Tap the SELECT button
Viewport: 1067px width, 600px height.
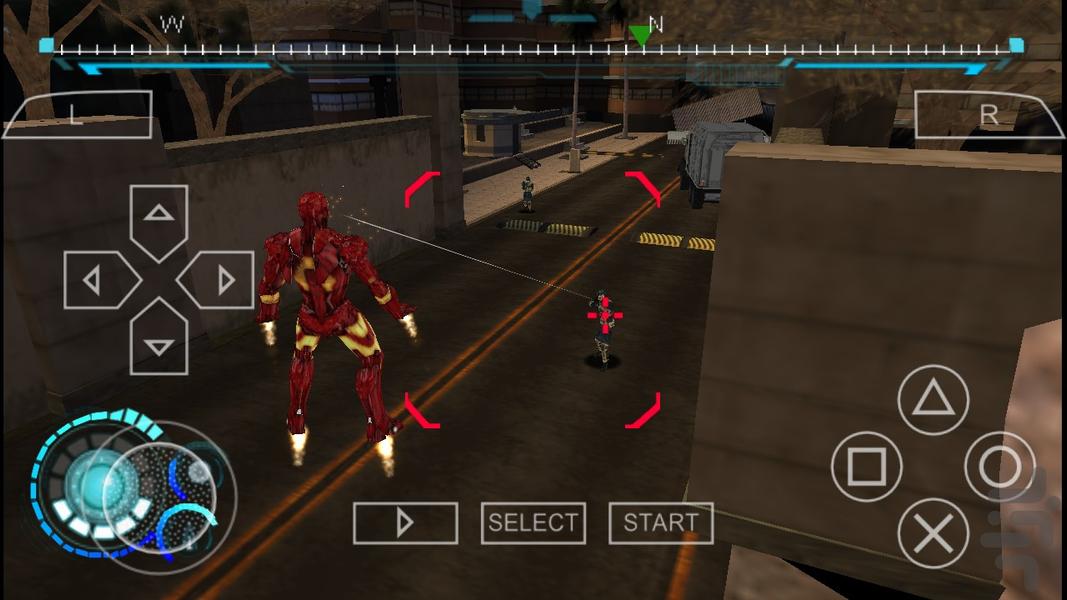pos(533,523)
